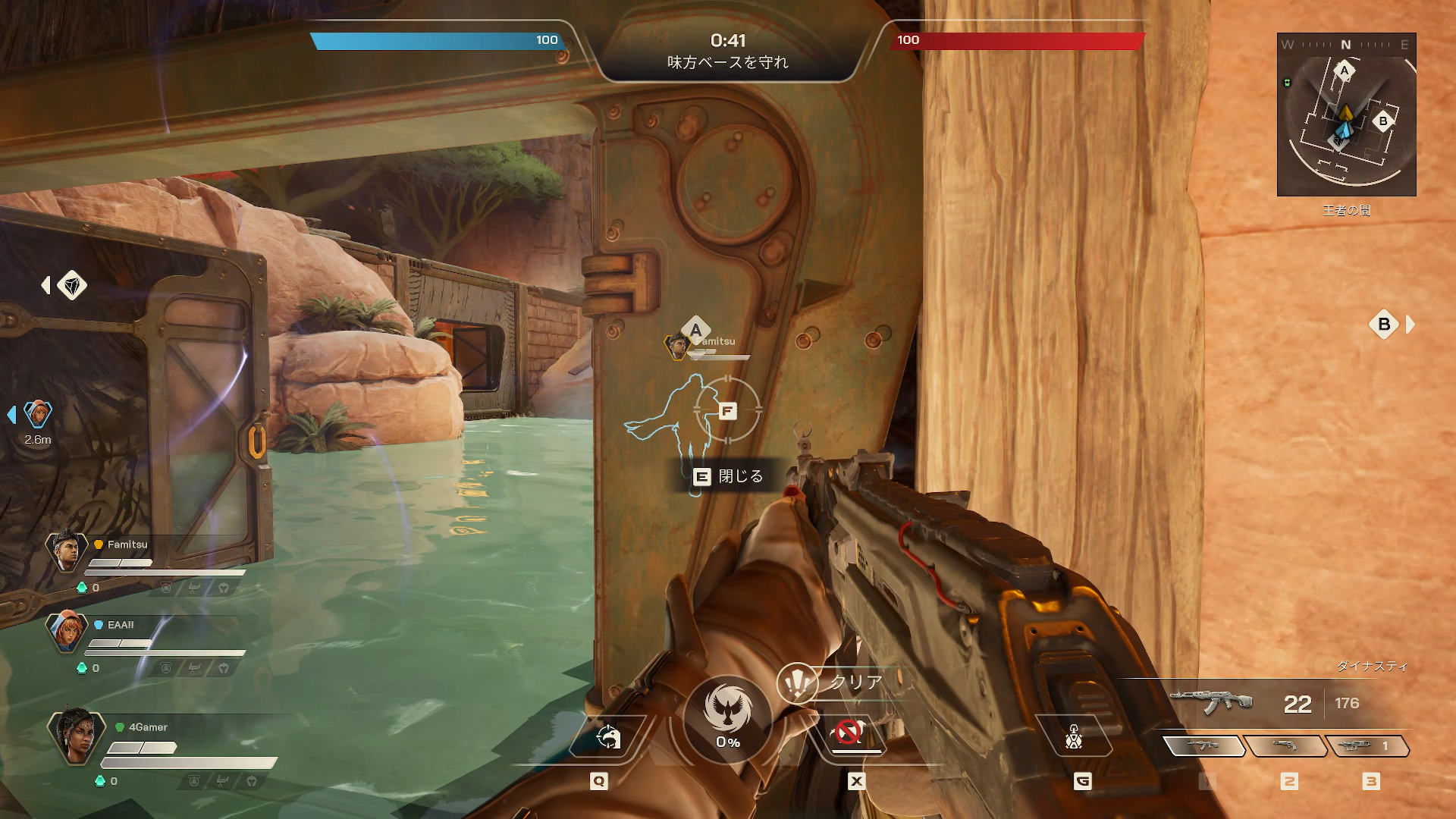Select the A objective marker above Famitsu
Image resolution: width=1456 pixels, height=819 pixels.
click(x=695, y=330)
